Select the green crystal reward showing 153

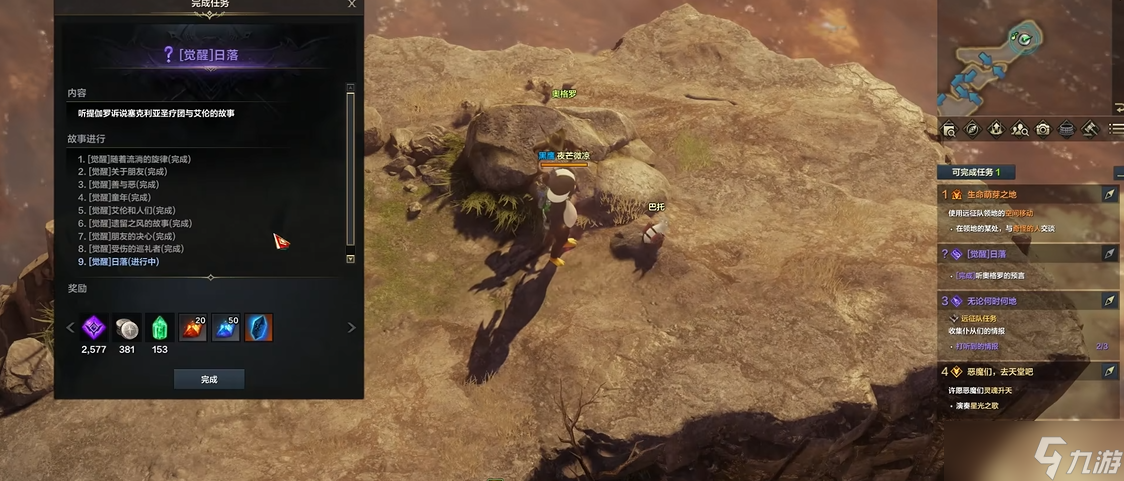click(x=160, y=327)
